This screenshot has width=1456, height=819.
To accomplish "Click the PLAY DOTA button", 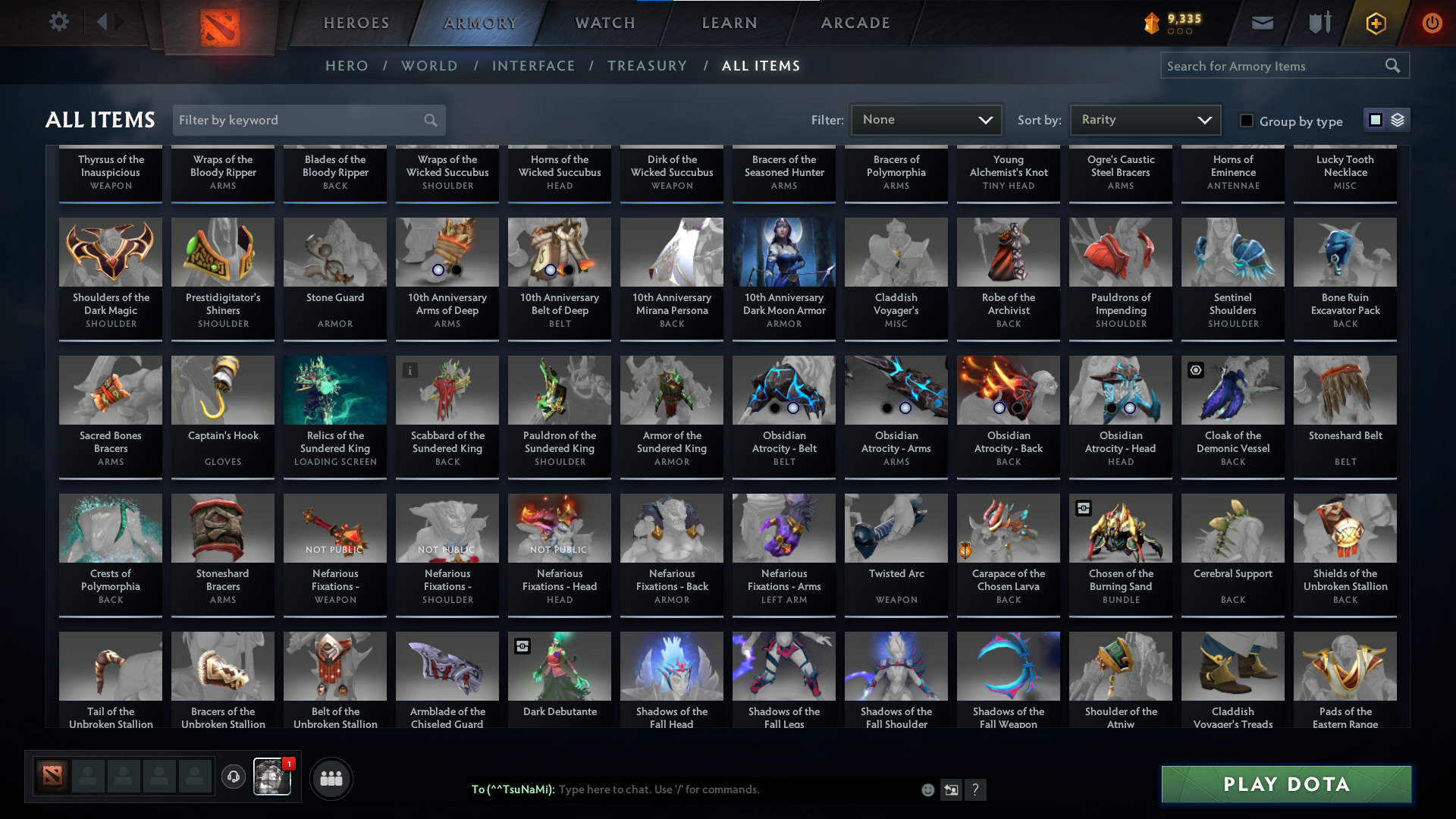I will [x=1285, y=784].
